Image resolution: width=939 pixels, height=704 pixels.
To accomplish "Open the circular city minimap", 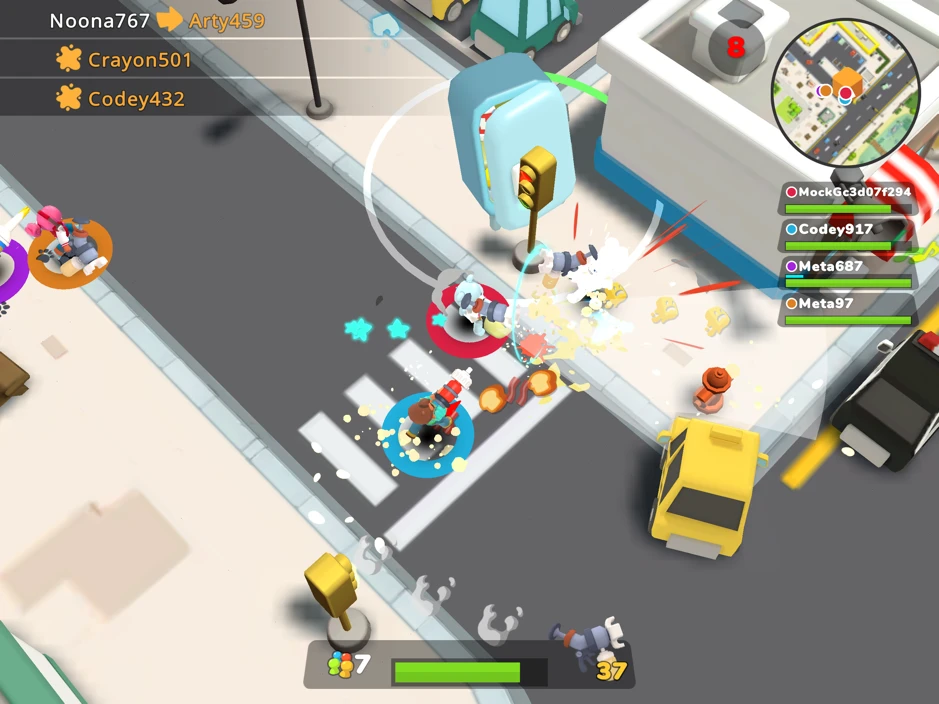I will click(846, 93).
